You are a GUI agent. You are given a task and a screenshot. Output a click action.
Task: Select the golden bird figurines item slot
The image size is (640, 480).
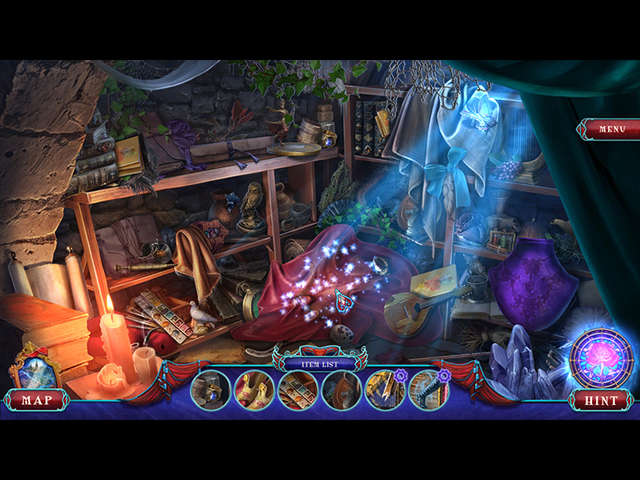(x=254, y=390)
